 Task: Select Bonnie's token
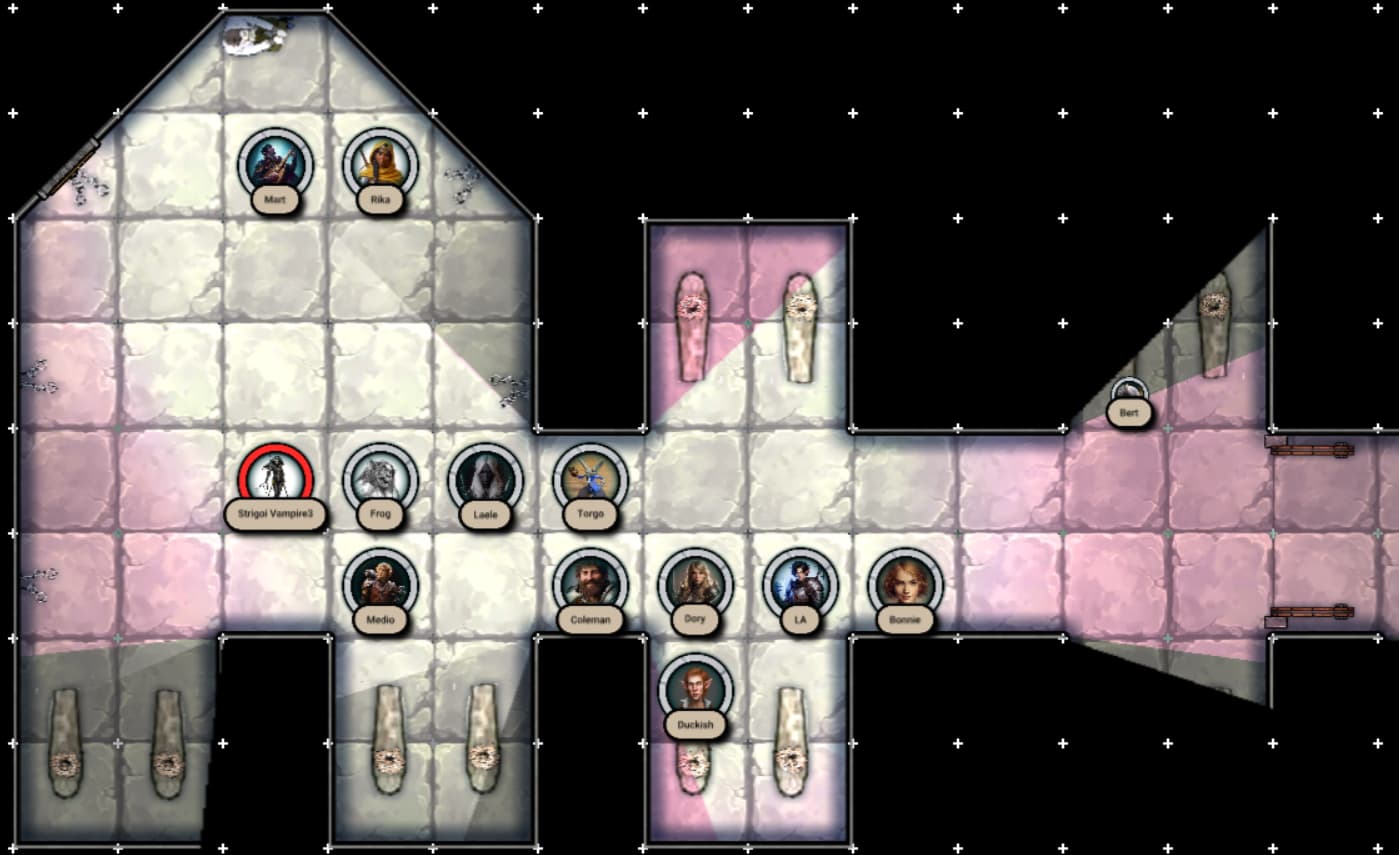(905, 584)
